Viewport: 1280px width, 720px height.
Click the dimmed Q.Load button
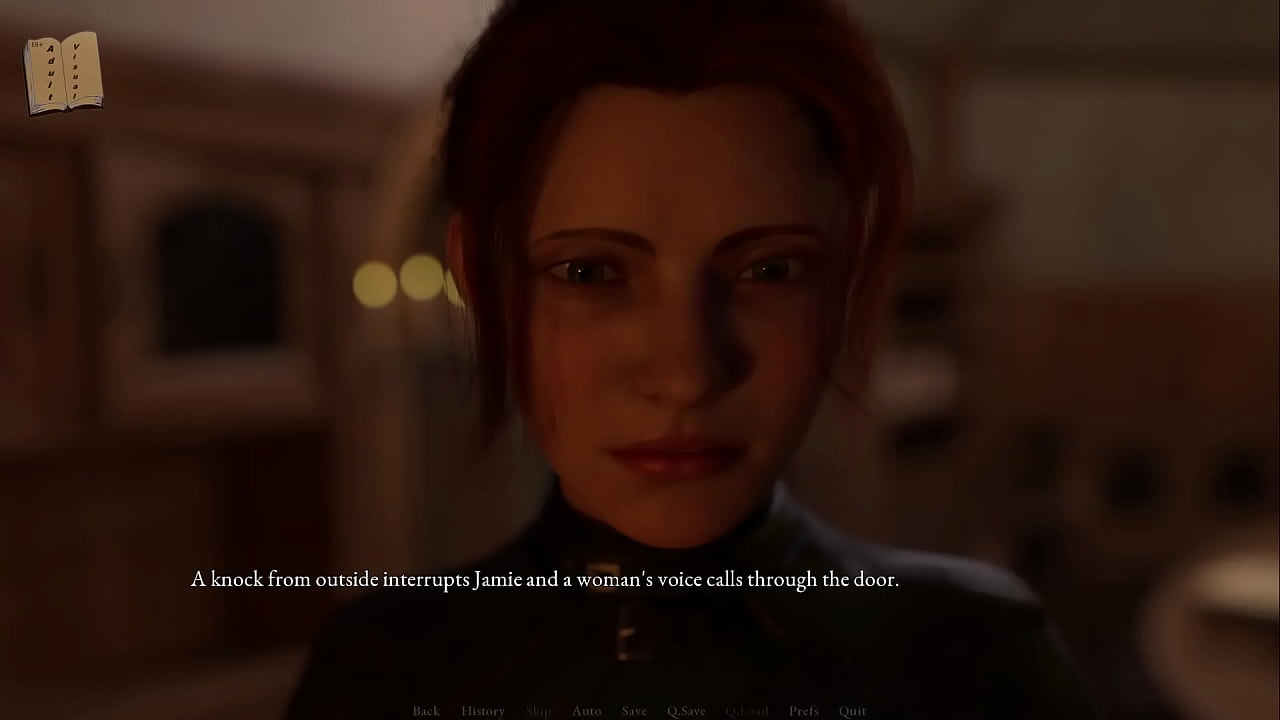pos(746,711)
